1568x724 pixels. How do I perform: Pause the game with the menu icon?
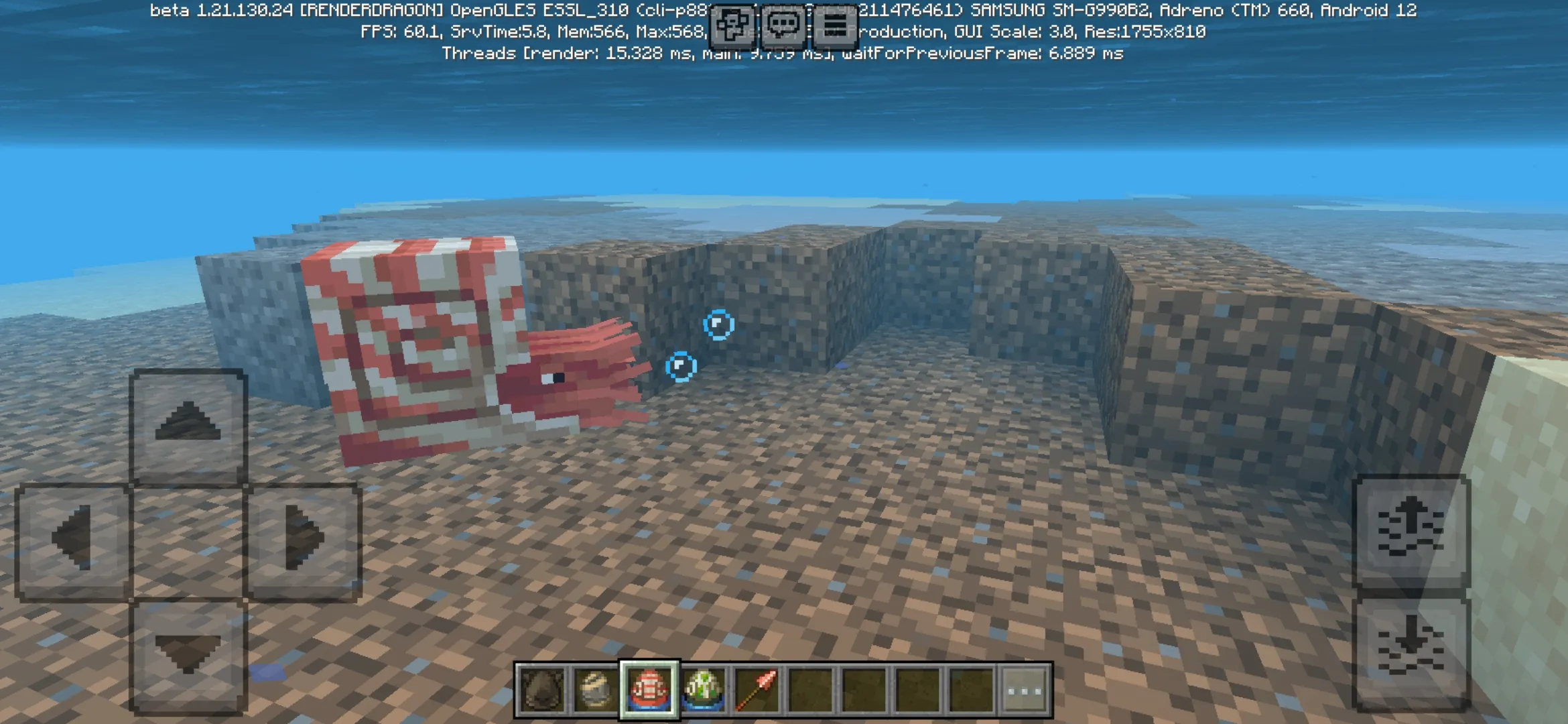tap(834, 25)
